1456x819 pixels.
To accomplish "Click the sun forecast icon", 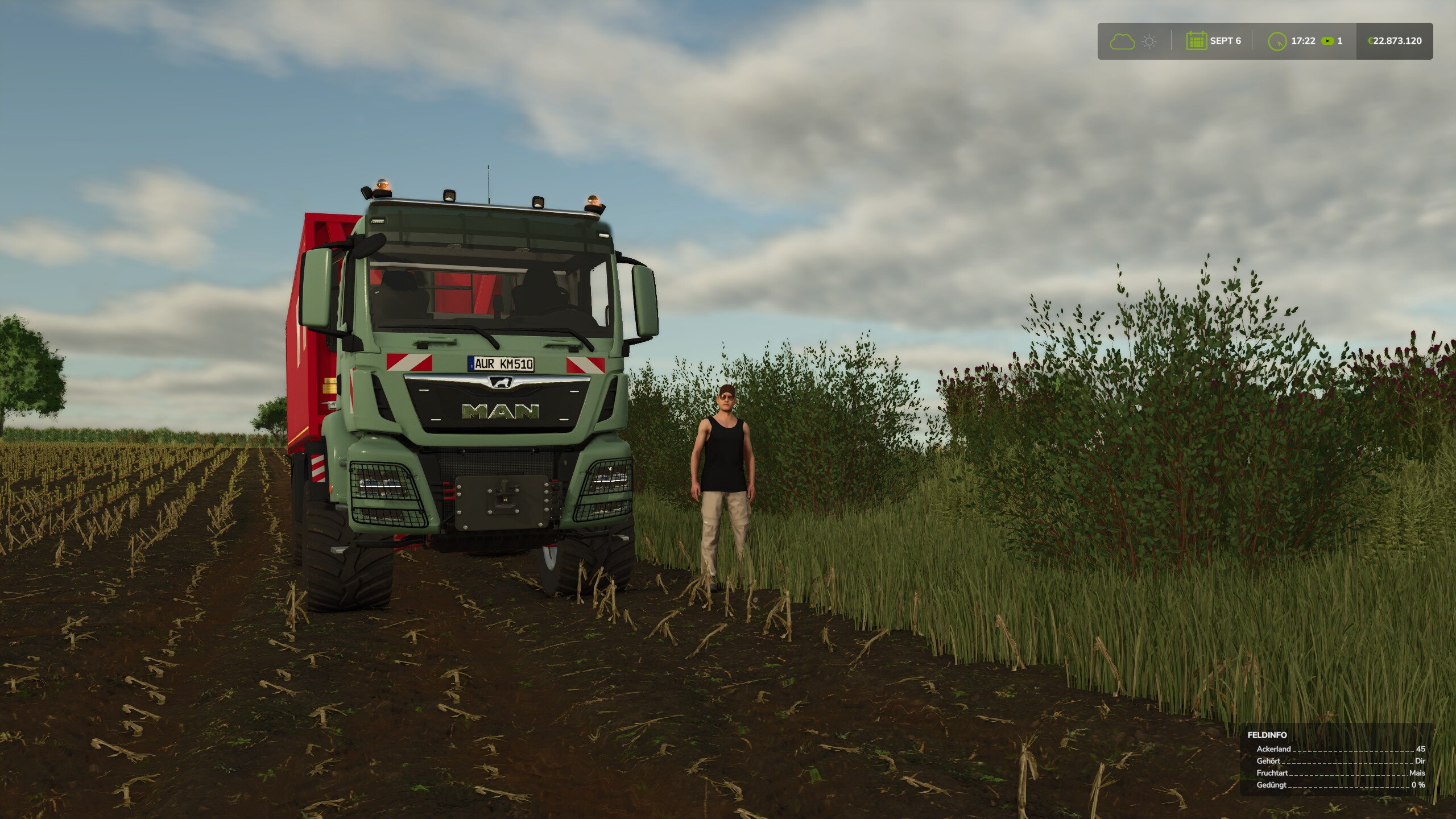I will pos(1149,42).
